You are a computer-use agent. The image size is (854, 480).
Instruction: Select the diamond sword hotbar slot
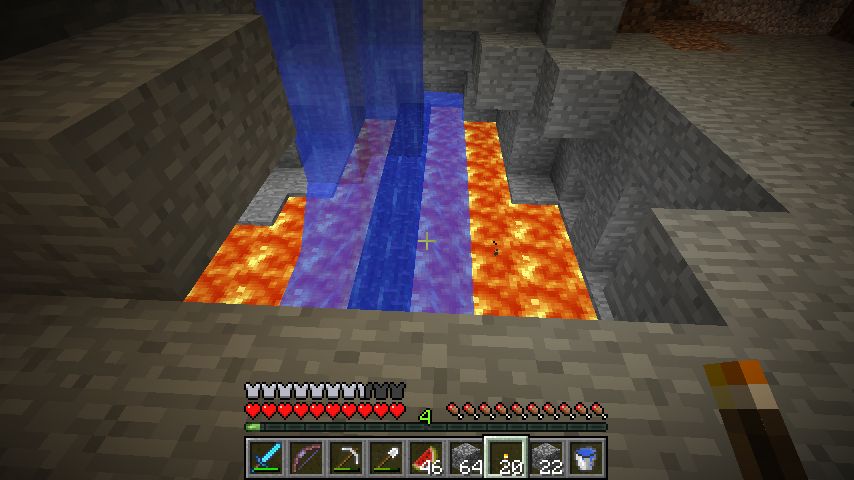click(263, 458)
